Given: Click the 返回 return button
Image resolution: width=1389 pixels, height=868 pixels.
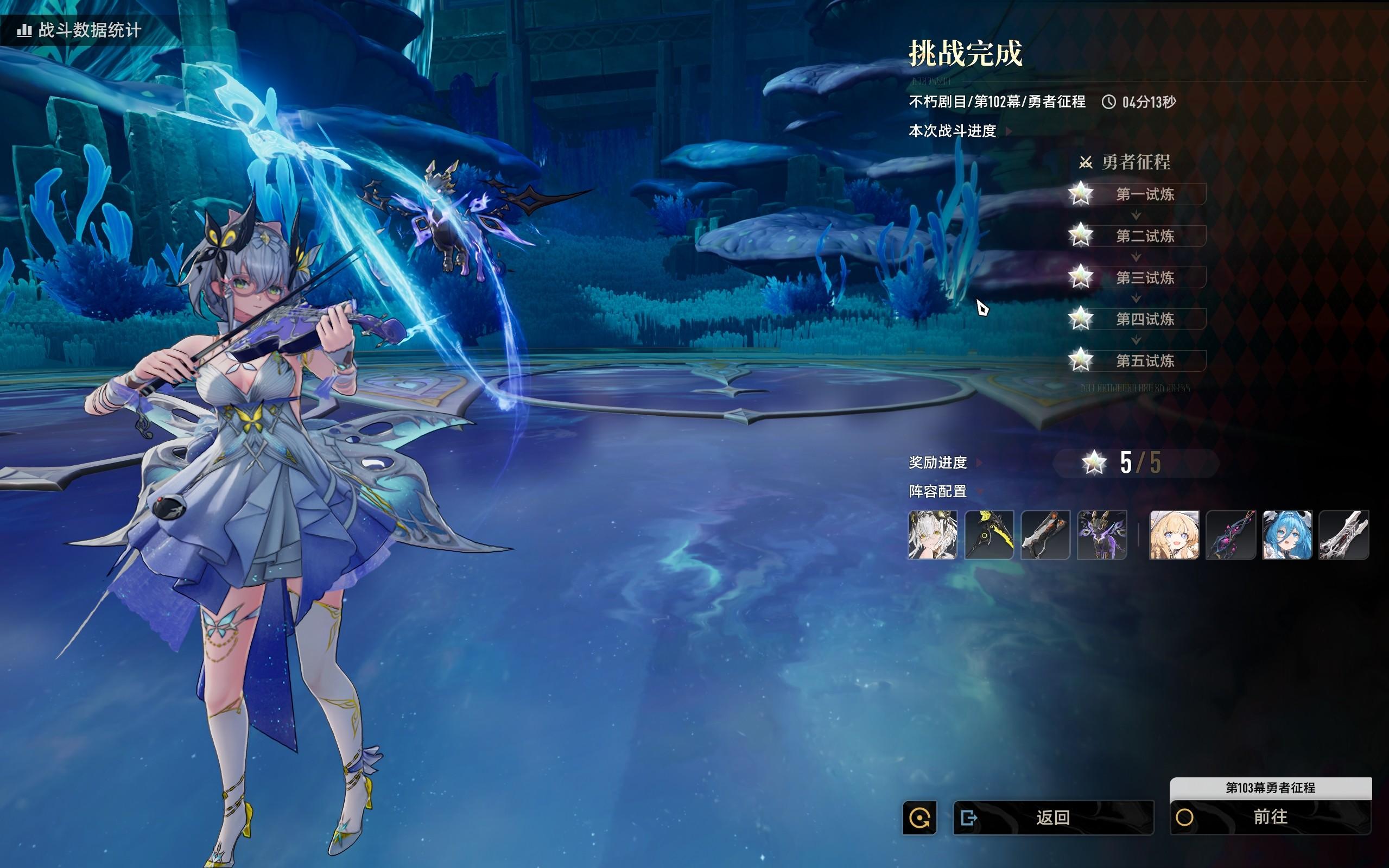Looking at the screenshot, I should (1053, 818).
